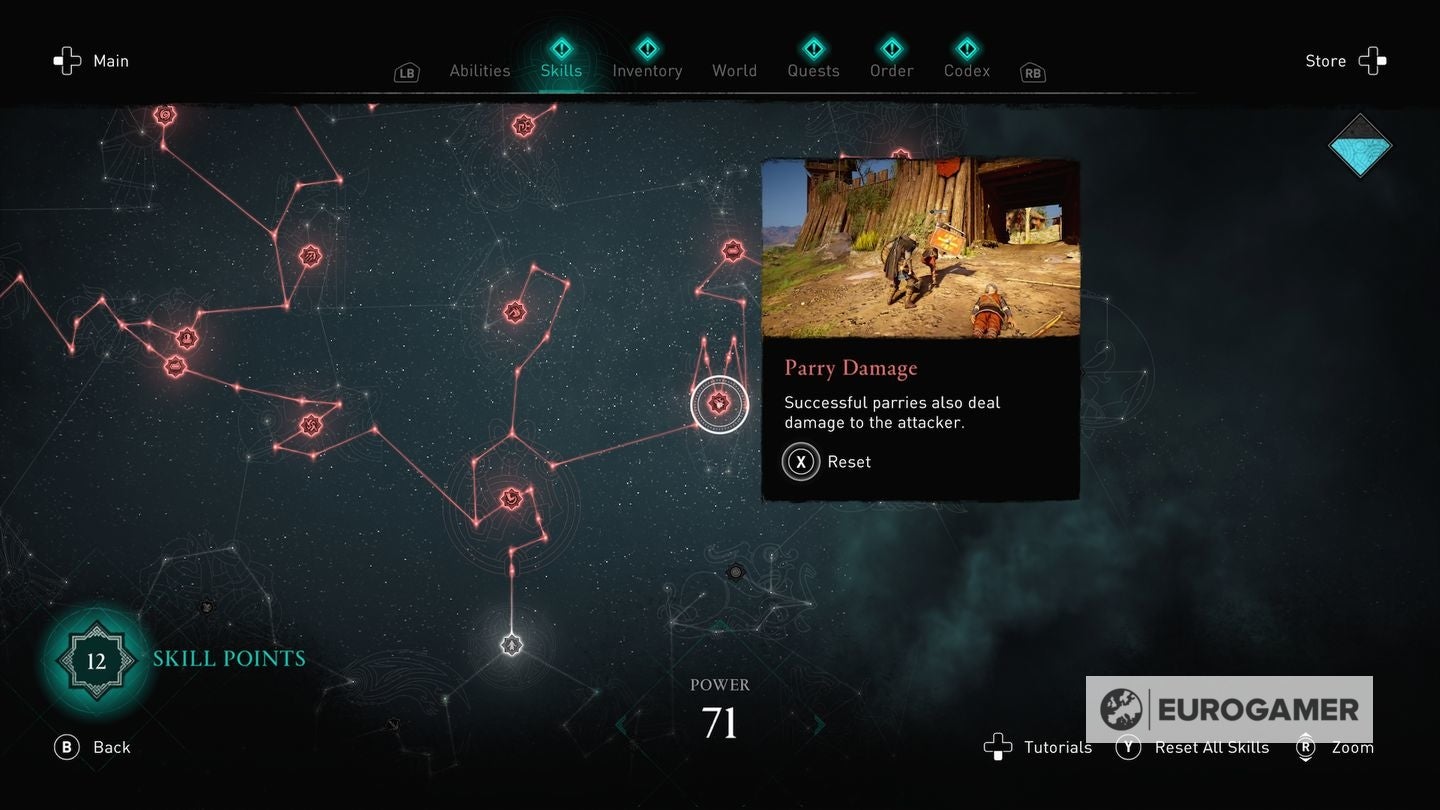Screen dimensions: 1440x810
Task: Switch to the Abilities tab
Action: pyautogui.click(x=479, y=70)
